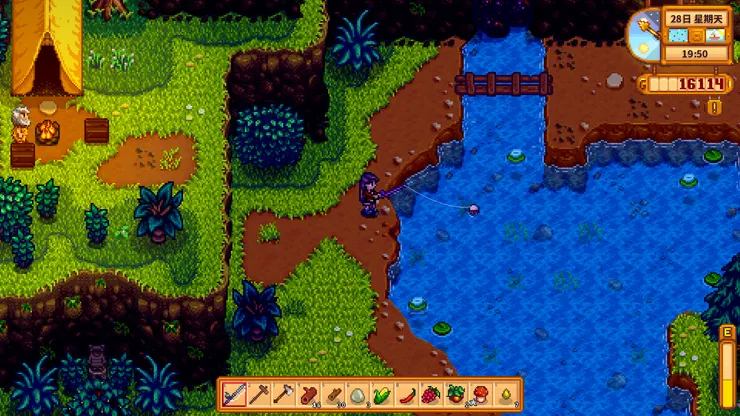The height and width of the screenshot is (416, 740).
Task: Select the yellow droplet item slot
Action: [504, 394]
